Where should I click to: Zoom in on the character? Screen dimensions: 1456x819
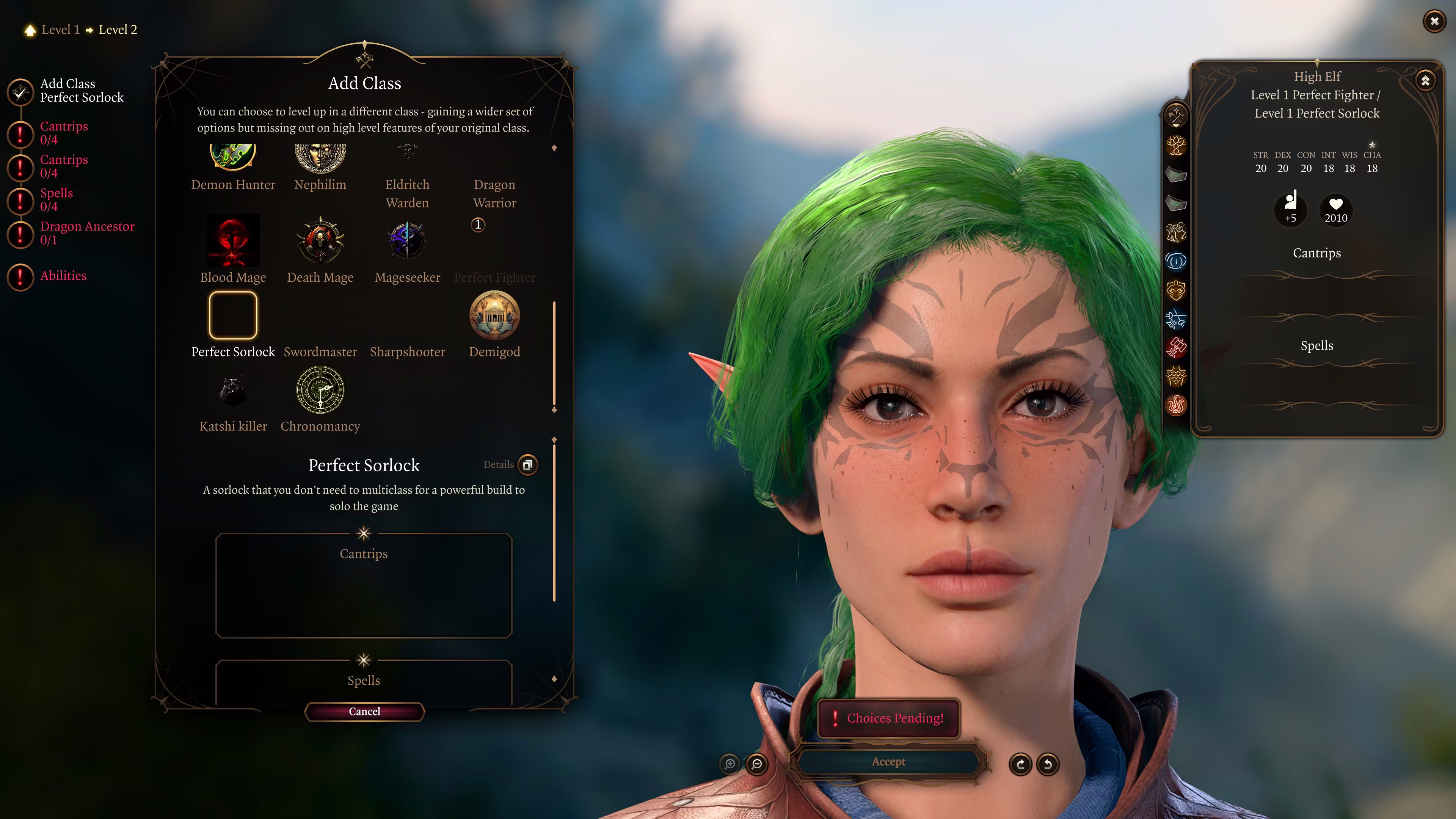coord(730,764)
